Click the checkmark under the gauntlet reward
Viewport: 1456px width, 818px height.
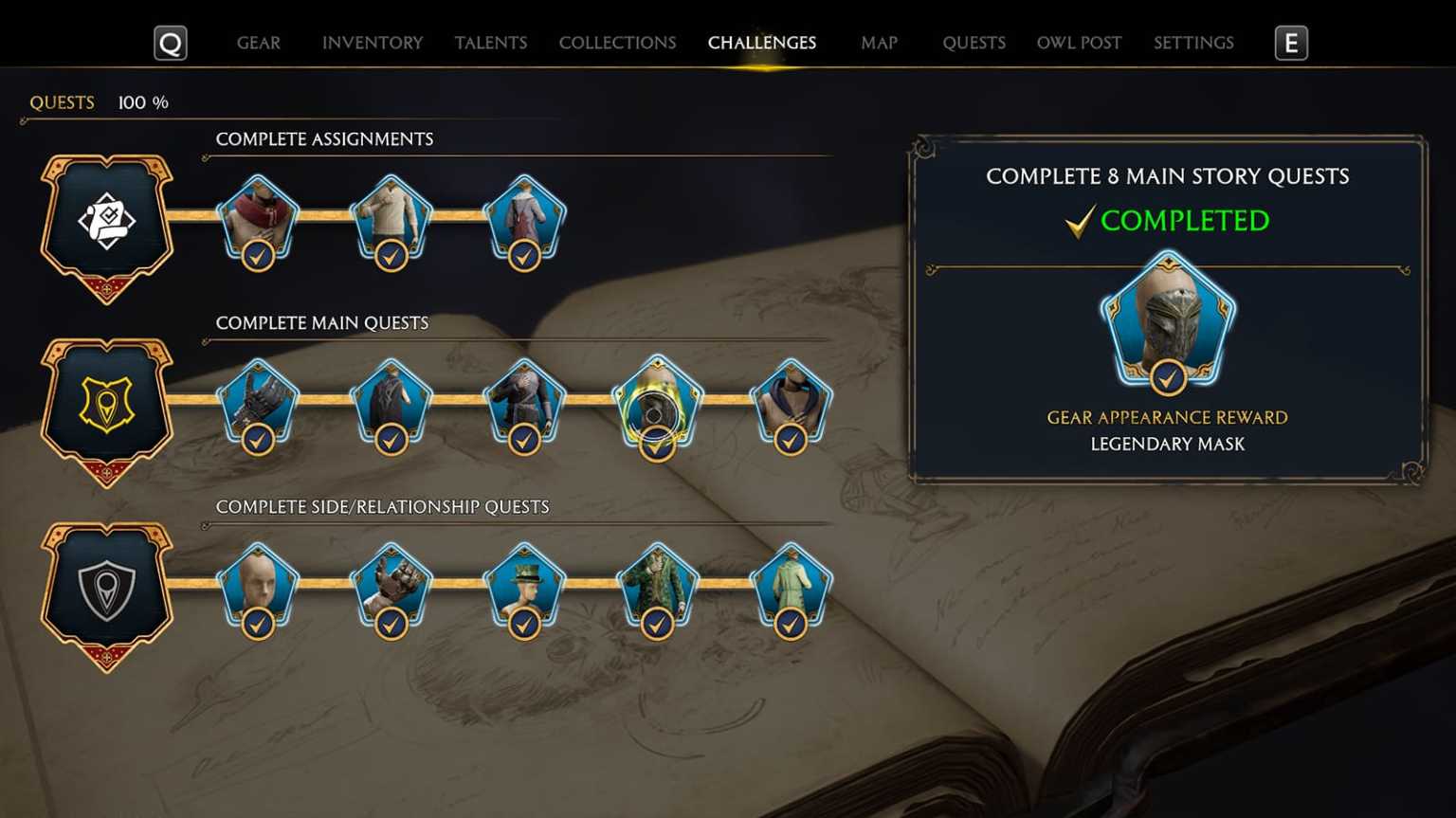click(x=258, y=439)
